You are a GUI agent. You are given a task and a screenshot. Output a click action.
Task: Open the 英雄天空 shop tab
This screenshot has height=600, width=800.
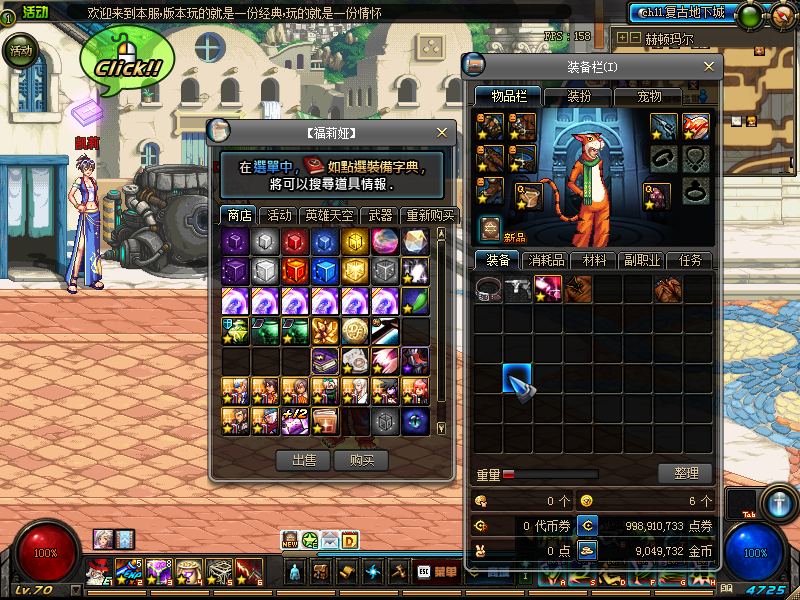[327, 215]
